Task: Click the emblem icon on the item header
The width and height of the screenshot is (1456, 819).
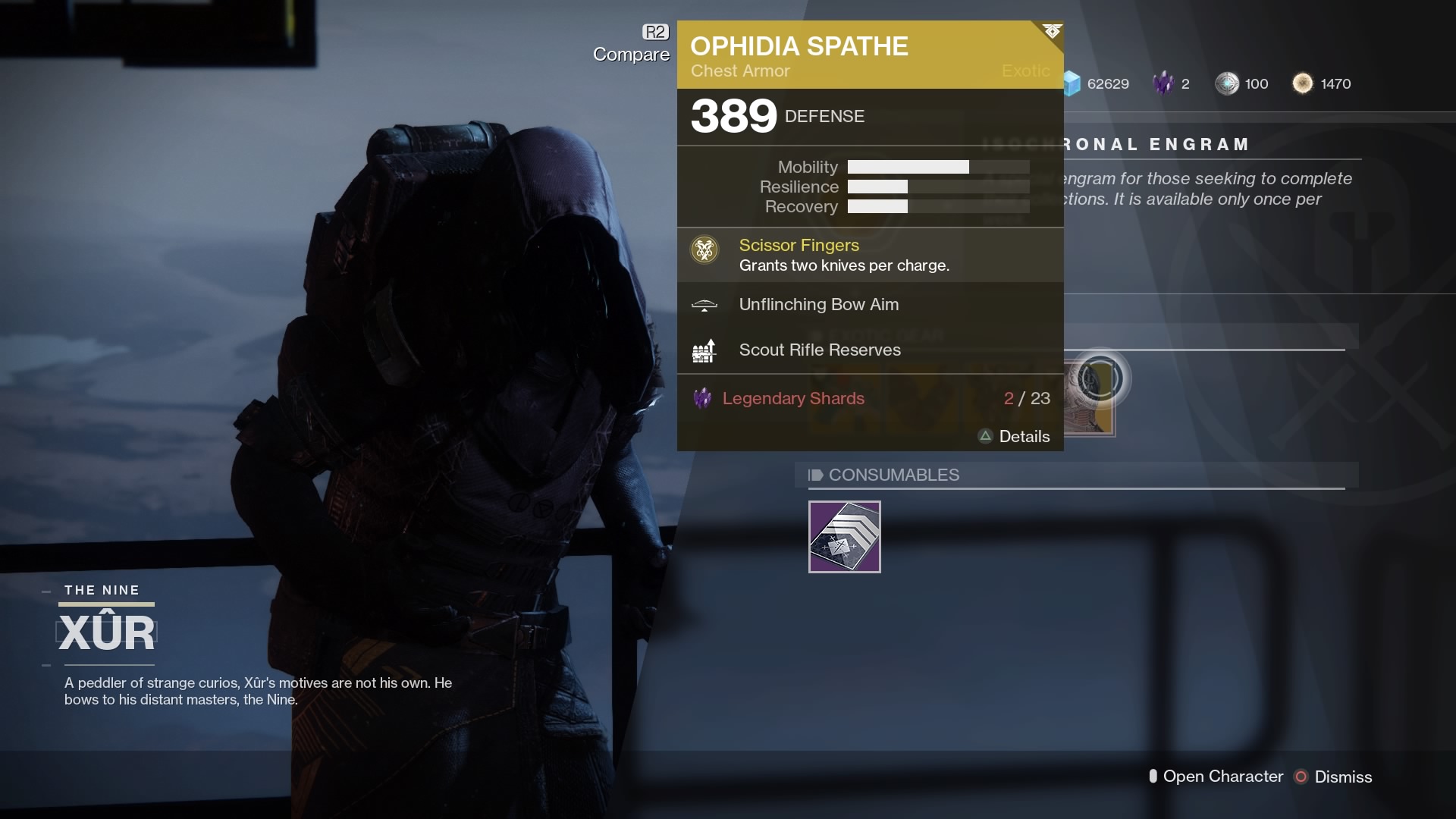Action: click(x=1052, y=32)
